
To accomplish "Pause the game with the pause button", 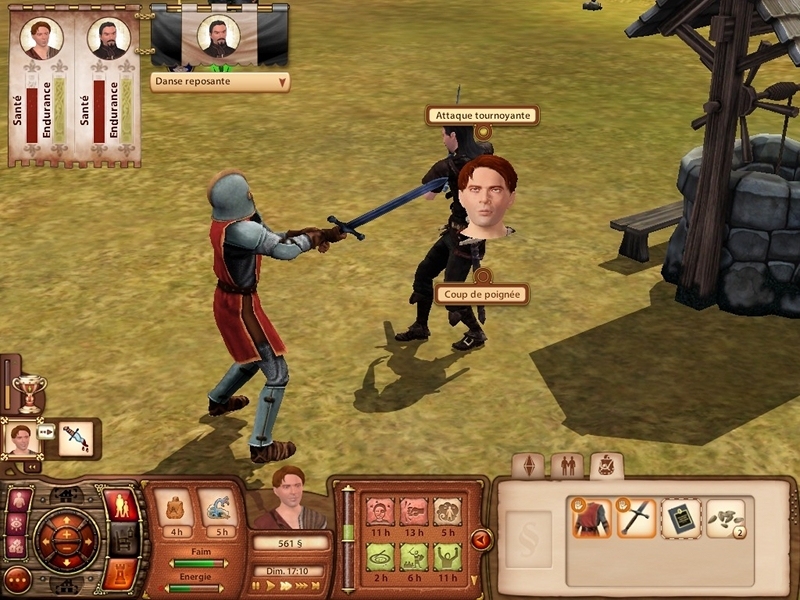I will [x=257, y=586].
